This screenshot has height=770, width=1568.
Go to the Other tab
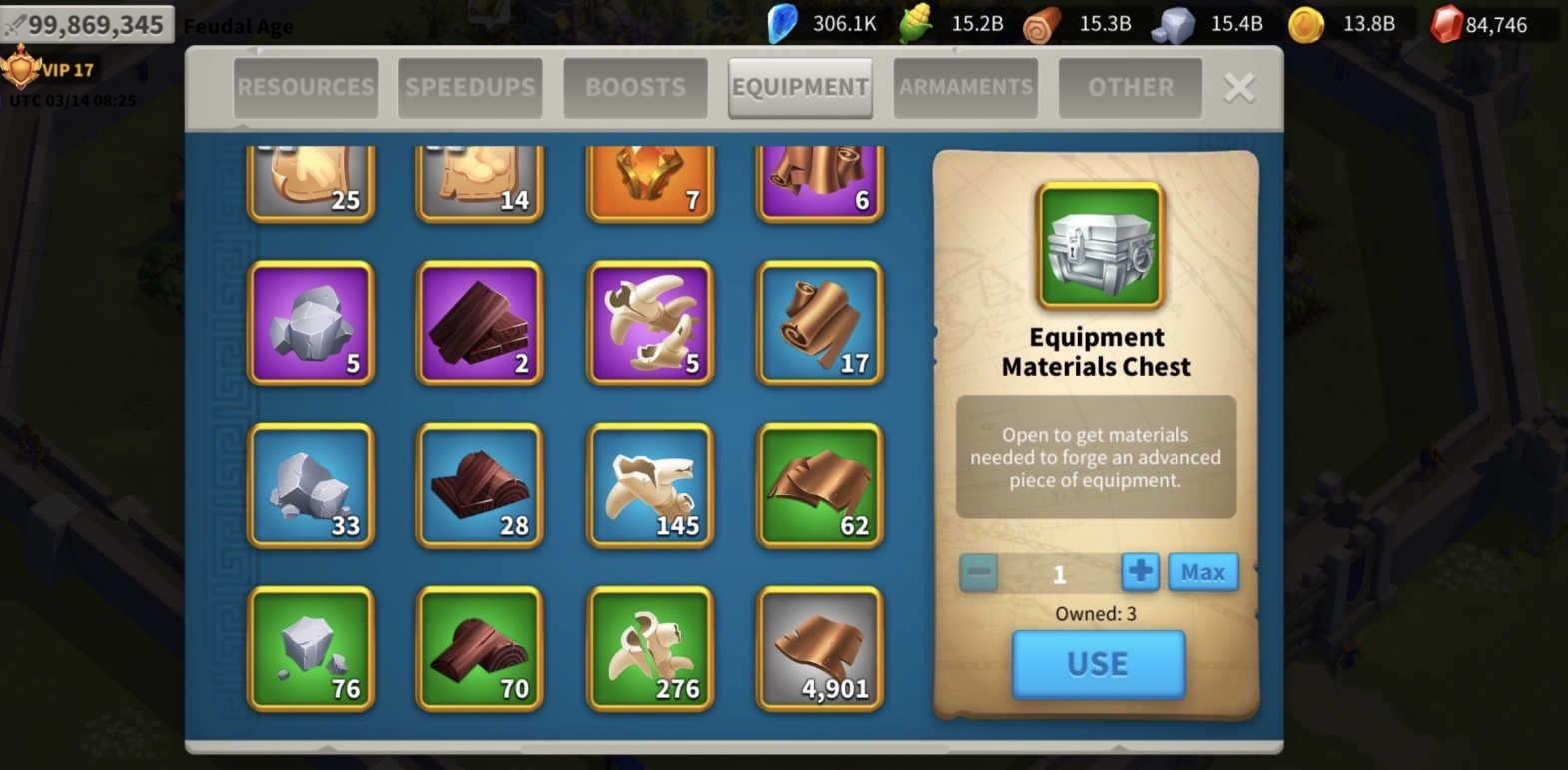pos(1130,88)
